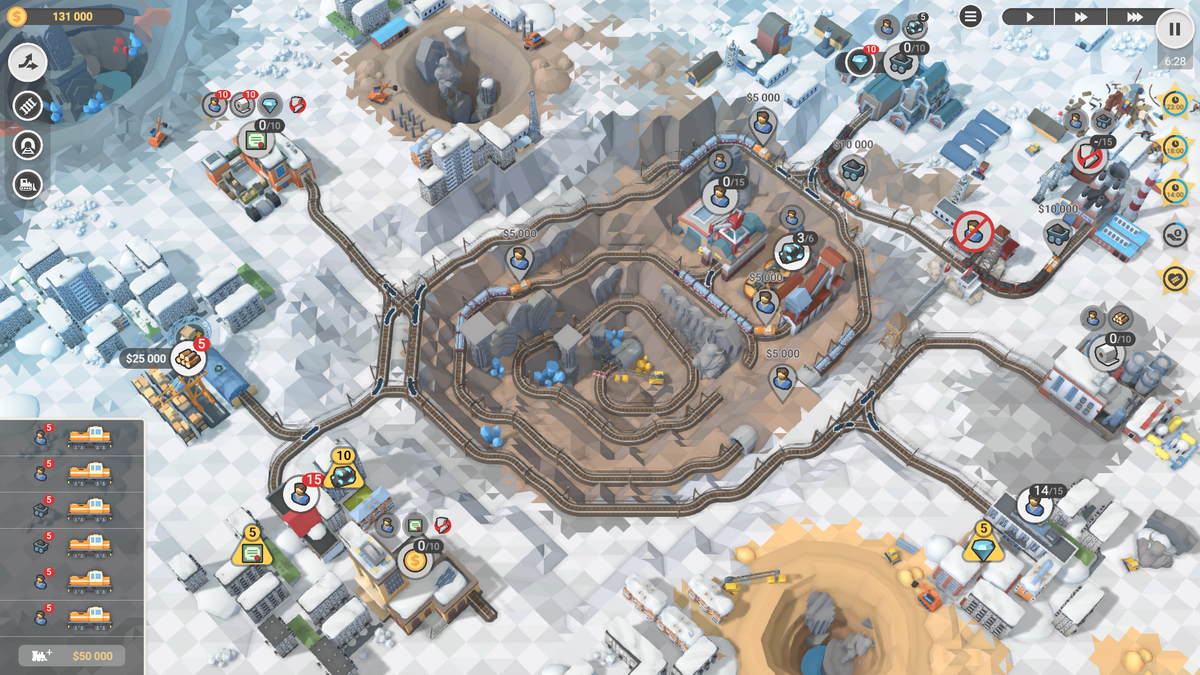Screen dimensions: 1200x675
Task: Select the 14/15 worker station marker
Action: (1035, 505)
